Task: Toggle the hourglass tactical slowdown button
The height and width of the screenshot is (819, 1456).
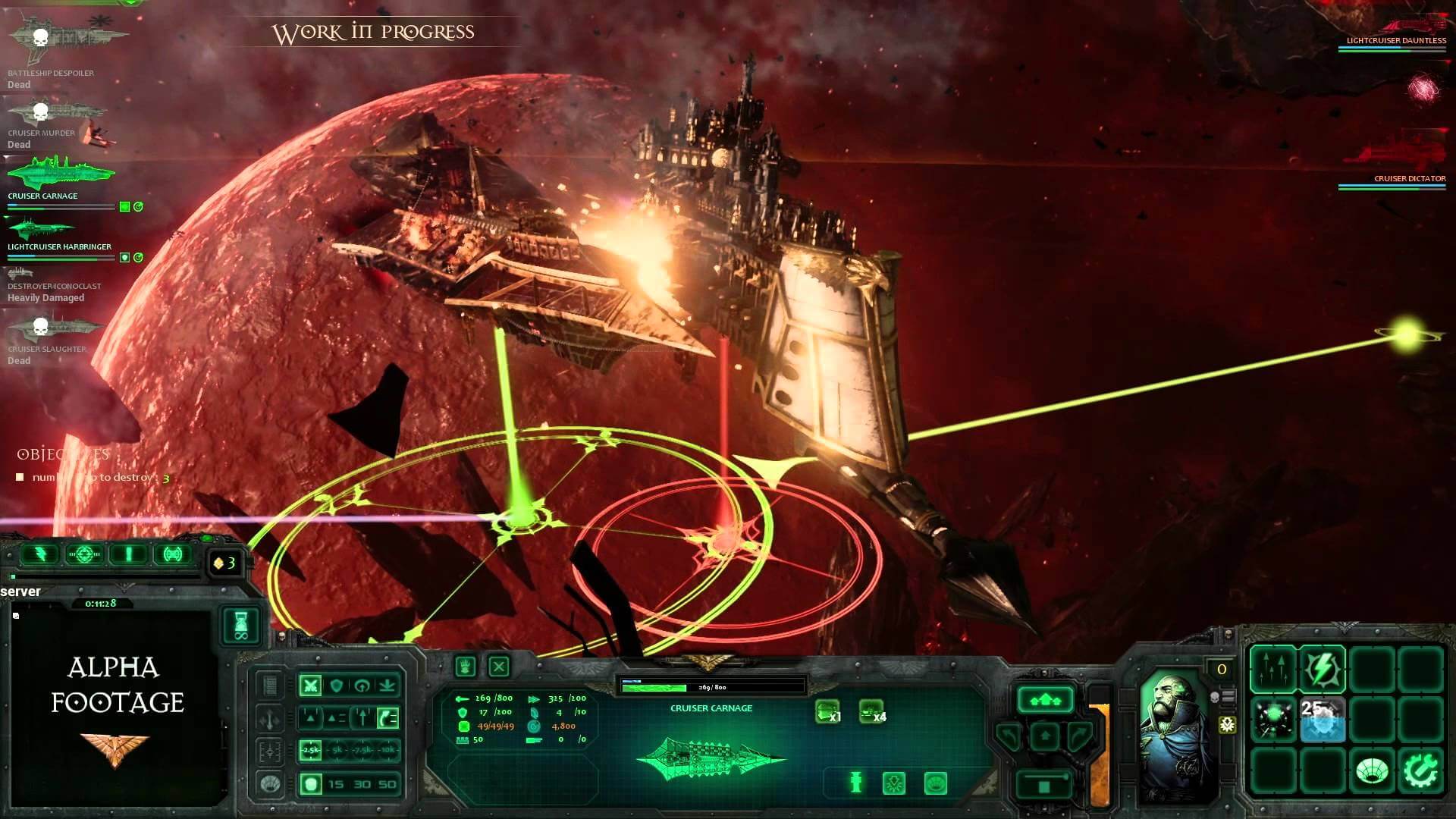Action: coord(241,626)
